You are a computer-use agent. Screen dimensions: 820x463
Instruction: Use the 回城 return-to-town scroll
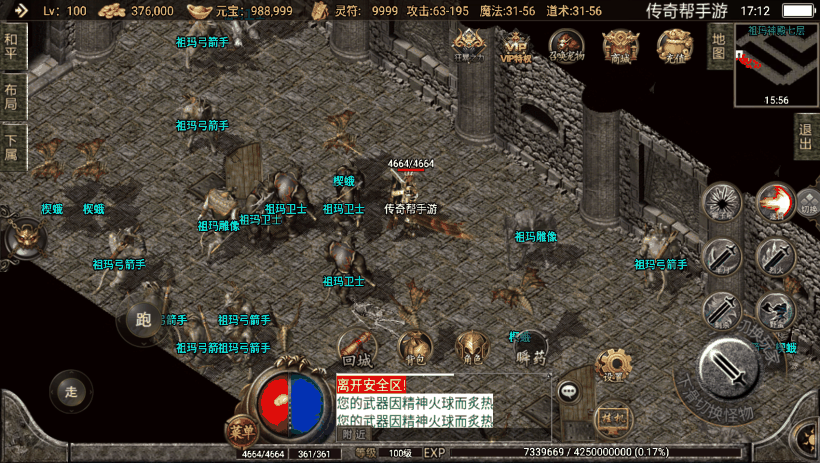click(x=357, y=347)
